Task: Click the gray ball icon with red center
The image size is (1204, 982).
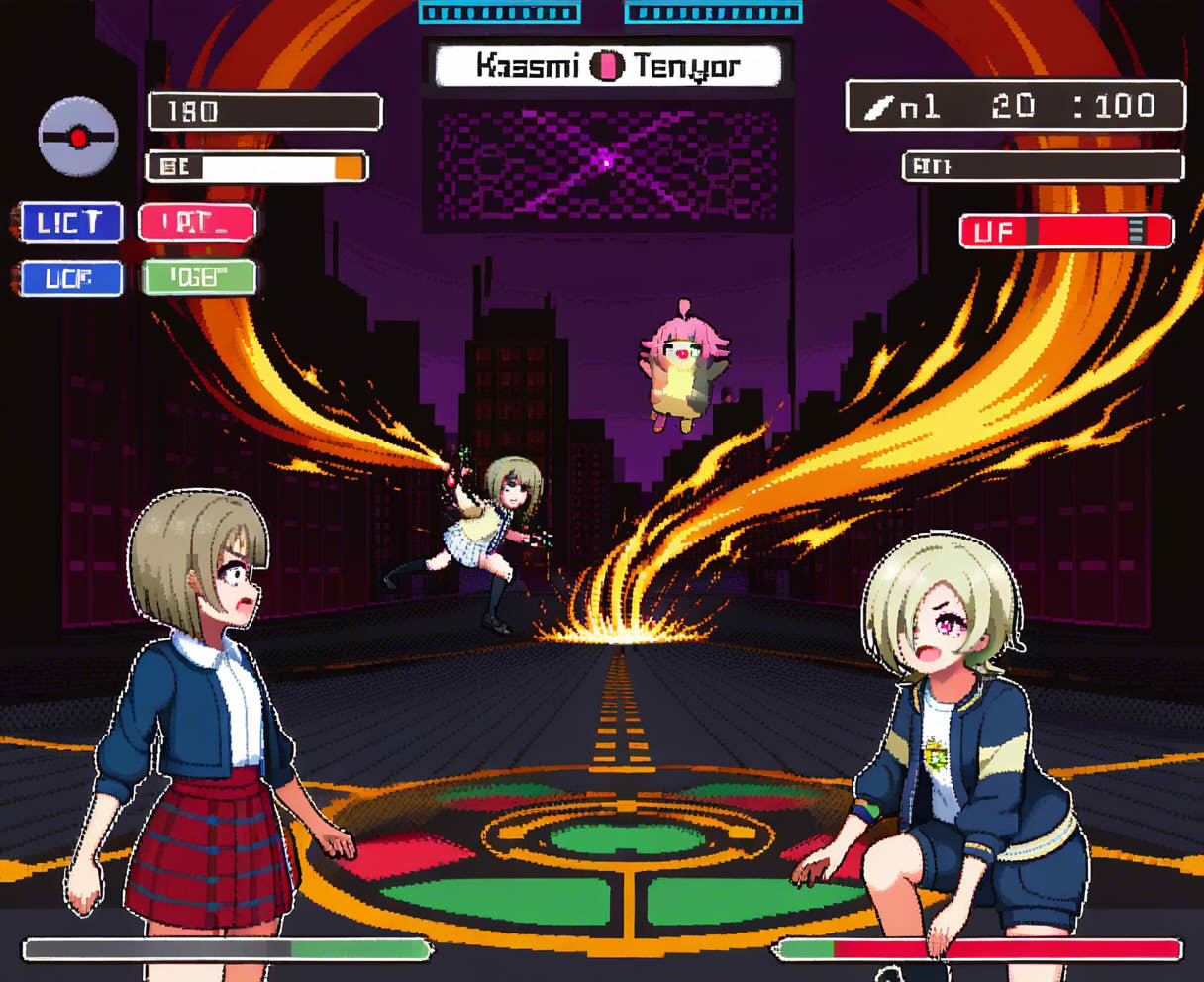Action: click(x=78, y=137)
